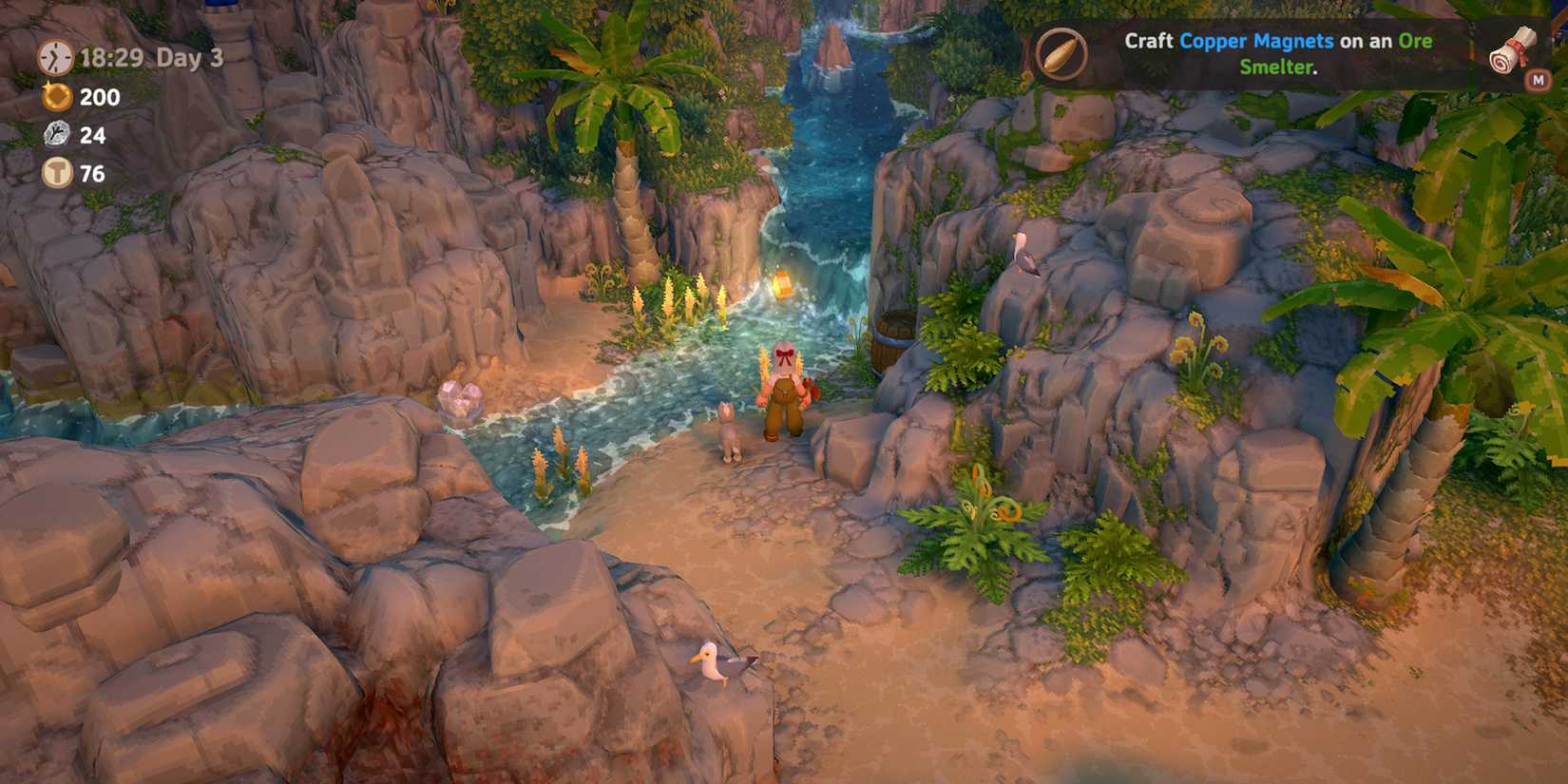Click the stone resource icon beside 24
Image resolution: width=1568 pixels, height=784 pixels.
(x=55, y=135)
